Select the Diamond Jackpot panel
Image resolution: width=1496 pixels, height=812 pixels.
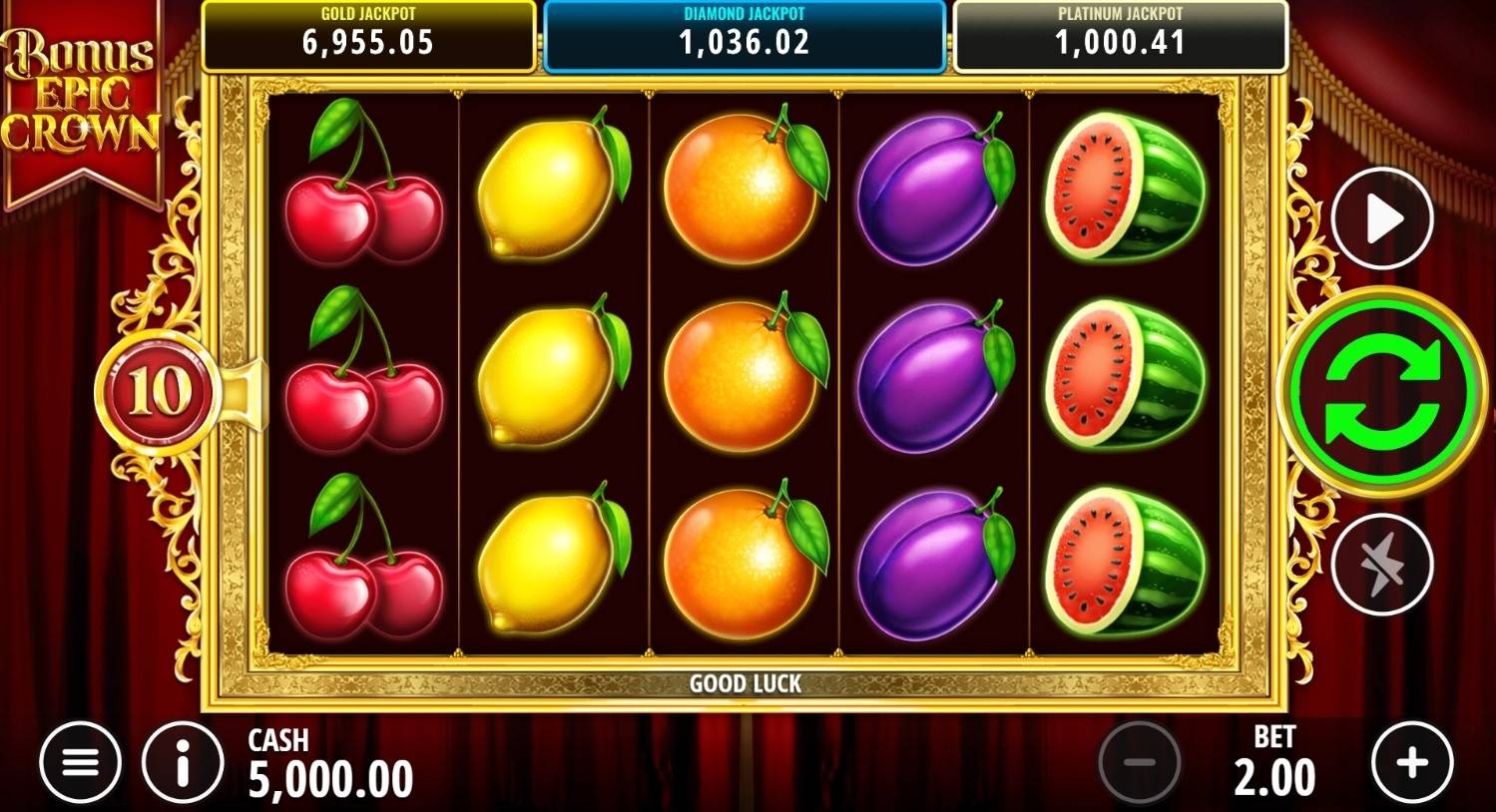click(x=744, y=35)
